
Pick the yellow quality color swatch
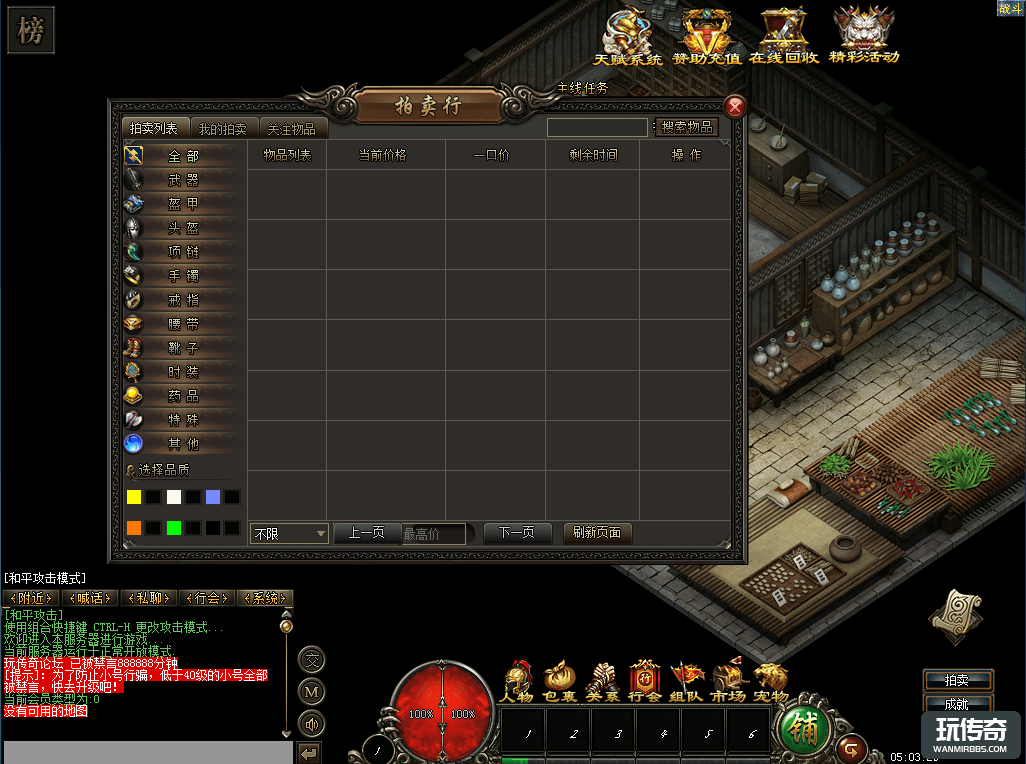[134, 497]
